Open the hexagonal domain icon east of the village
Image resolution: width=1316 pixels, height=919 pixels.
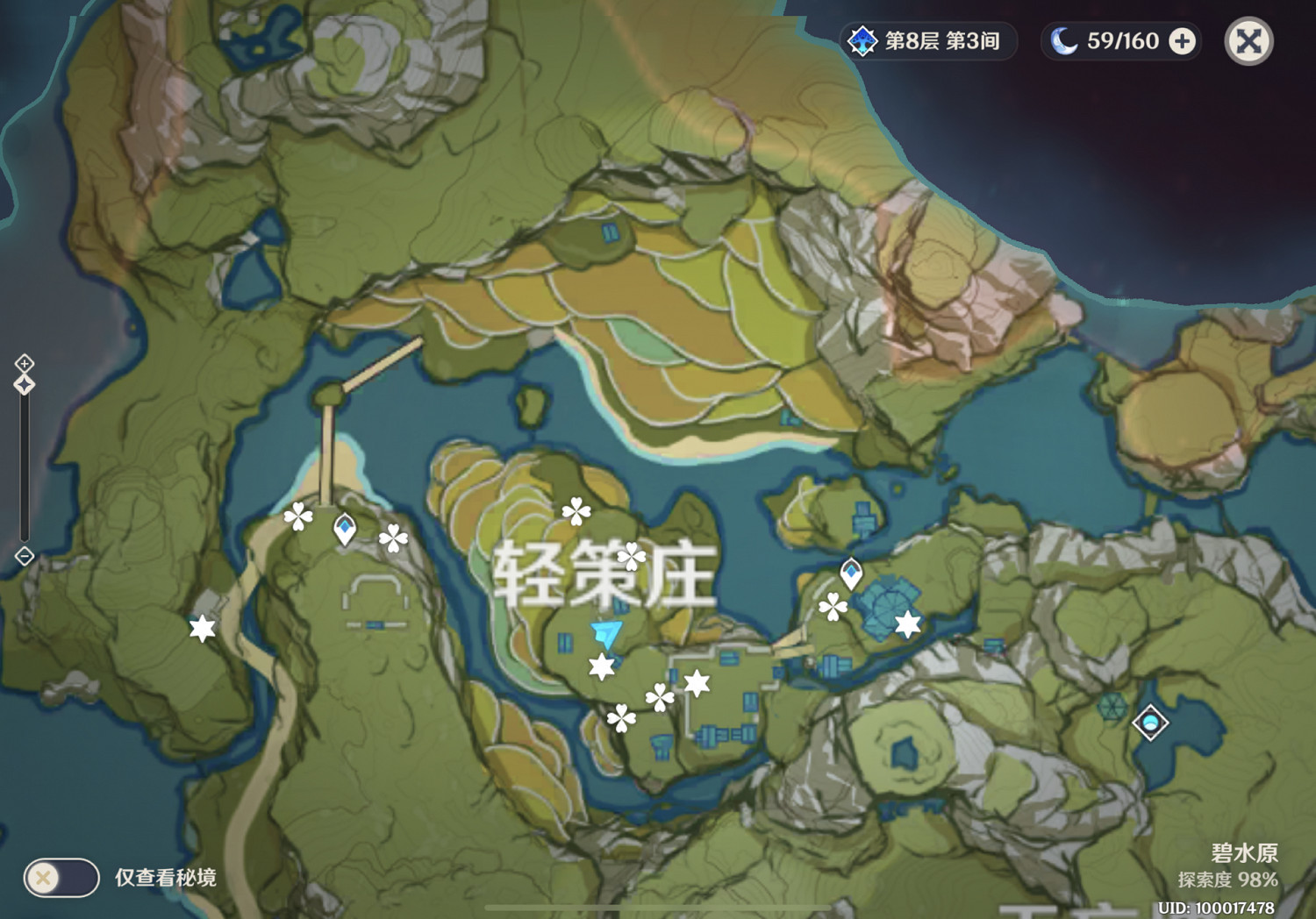pyautogui.click(x=1112, y=703)
